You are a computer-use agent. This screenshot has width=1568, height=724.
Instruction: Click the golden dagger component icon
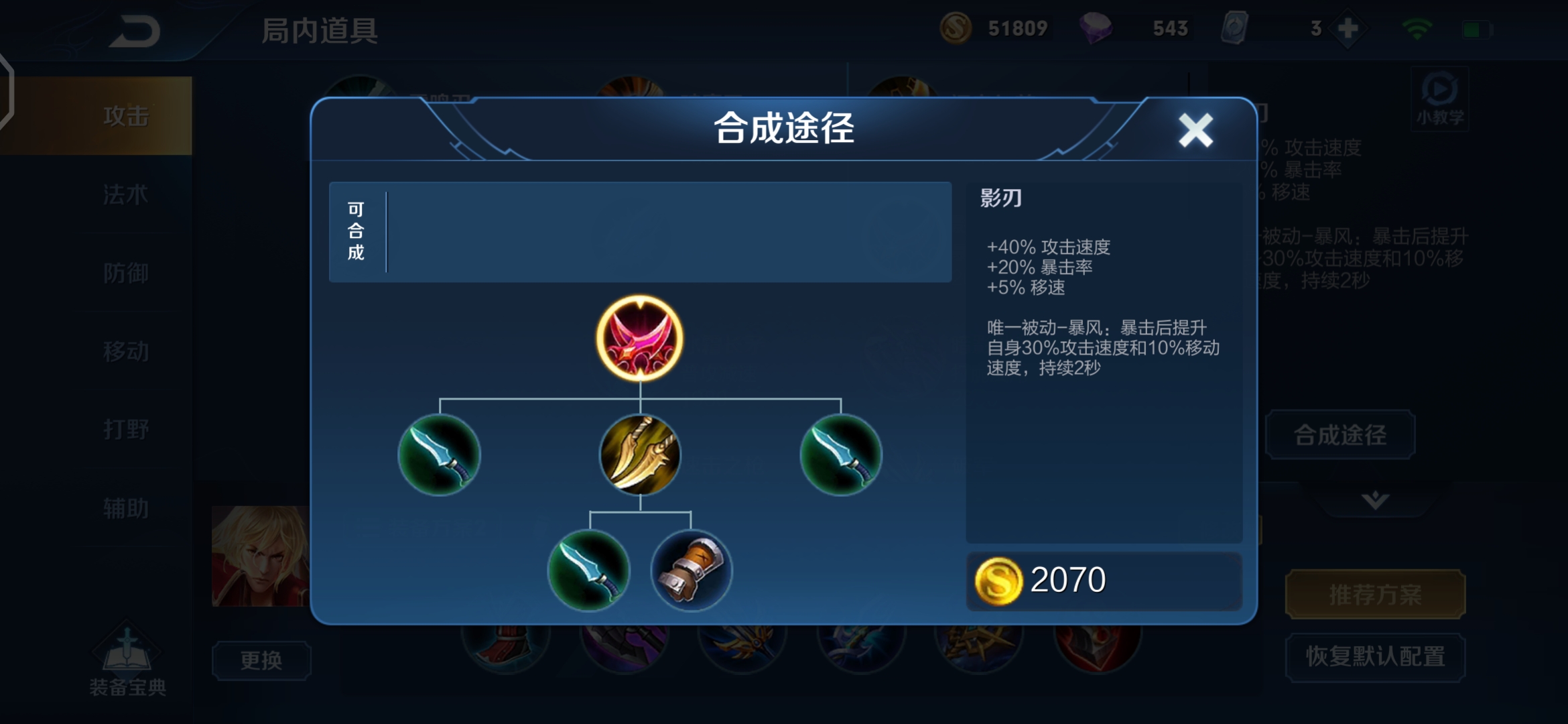point(640,455)
